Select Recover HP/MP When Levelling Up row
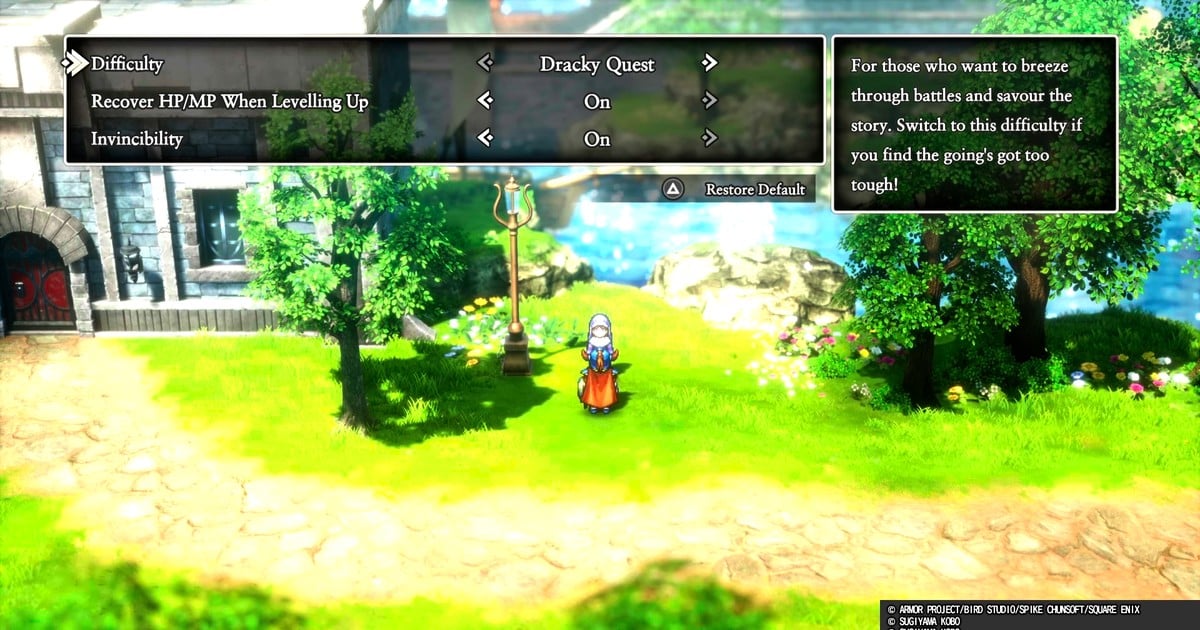 pyautogui.click(x=229, y=101)
